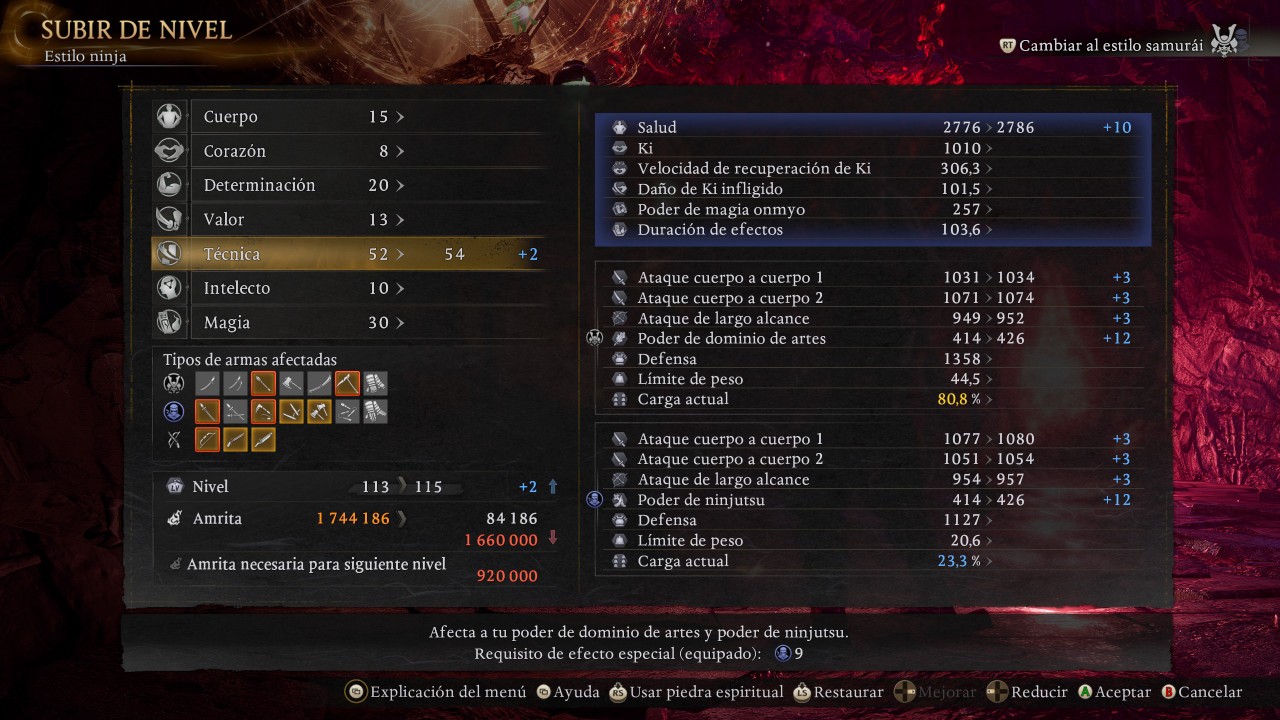Open the Ayuda help option
Image resolution: width=1280 pixels, height=720 pixels.
(x=567, y=692)
